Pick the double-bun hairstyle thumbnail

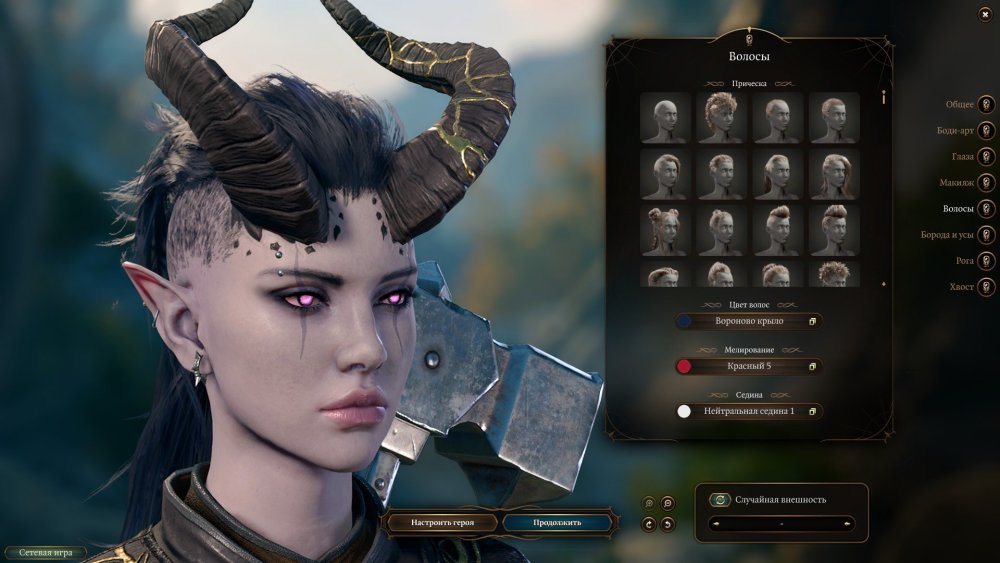click(x=665, y=229)
